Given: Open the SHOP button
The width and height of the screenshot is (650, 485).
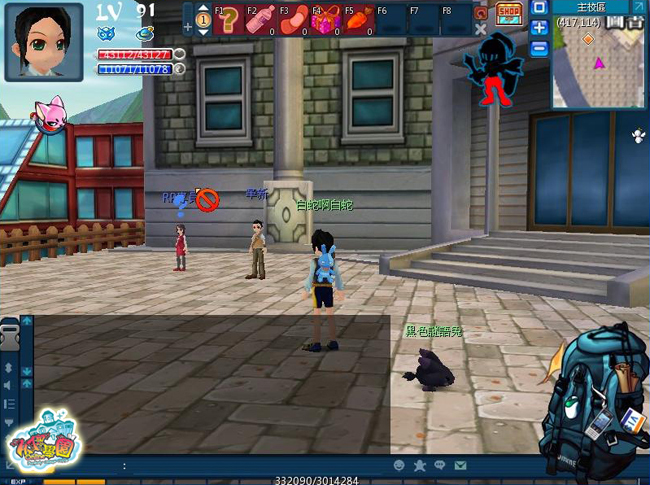Looking at the screenshot, I should pyautogui.click(x=509, y=12).
